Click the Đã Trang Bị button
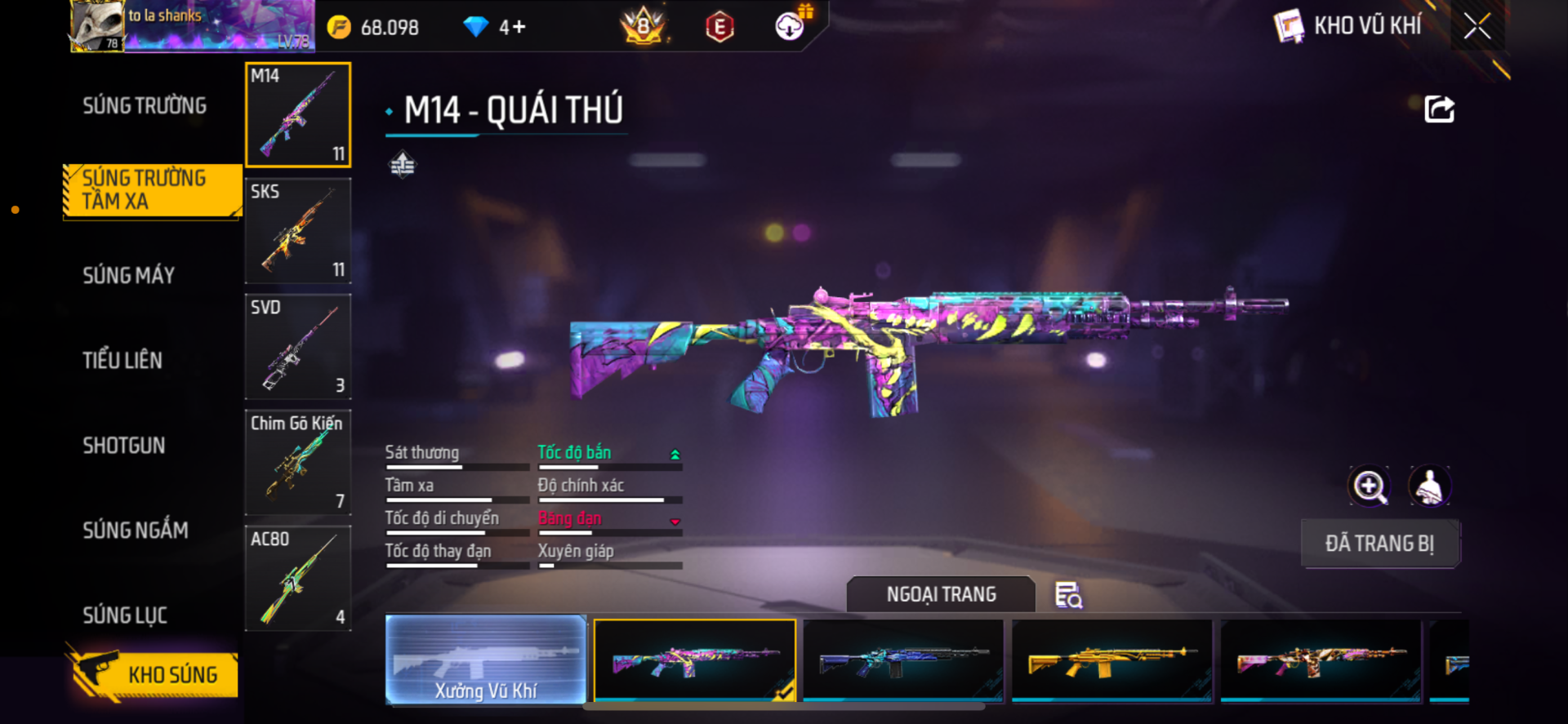 click(1379, 544)
